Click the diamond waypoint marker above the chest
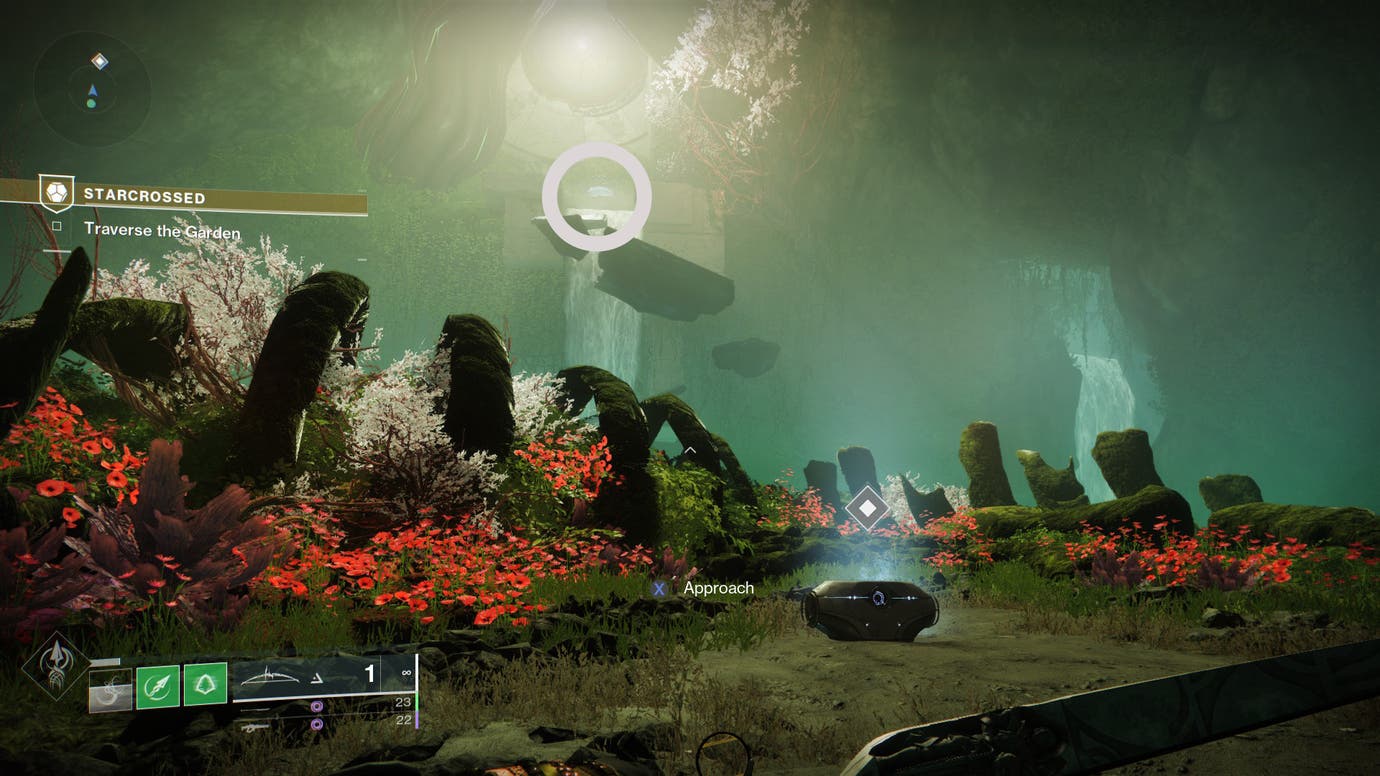 click(x=867, y=509)
